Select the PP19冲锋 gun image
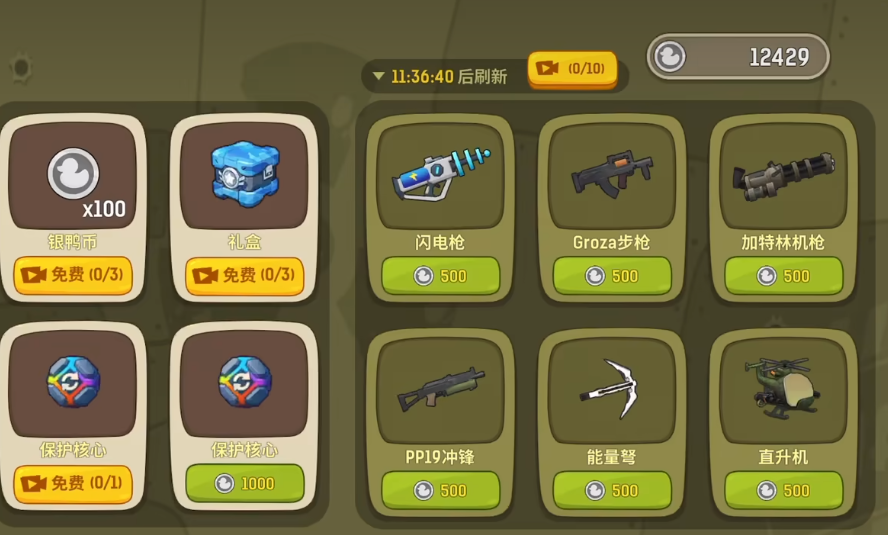The image size is (888, 535). (440, 388)
